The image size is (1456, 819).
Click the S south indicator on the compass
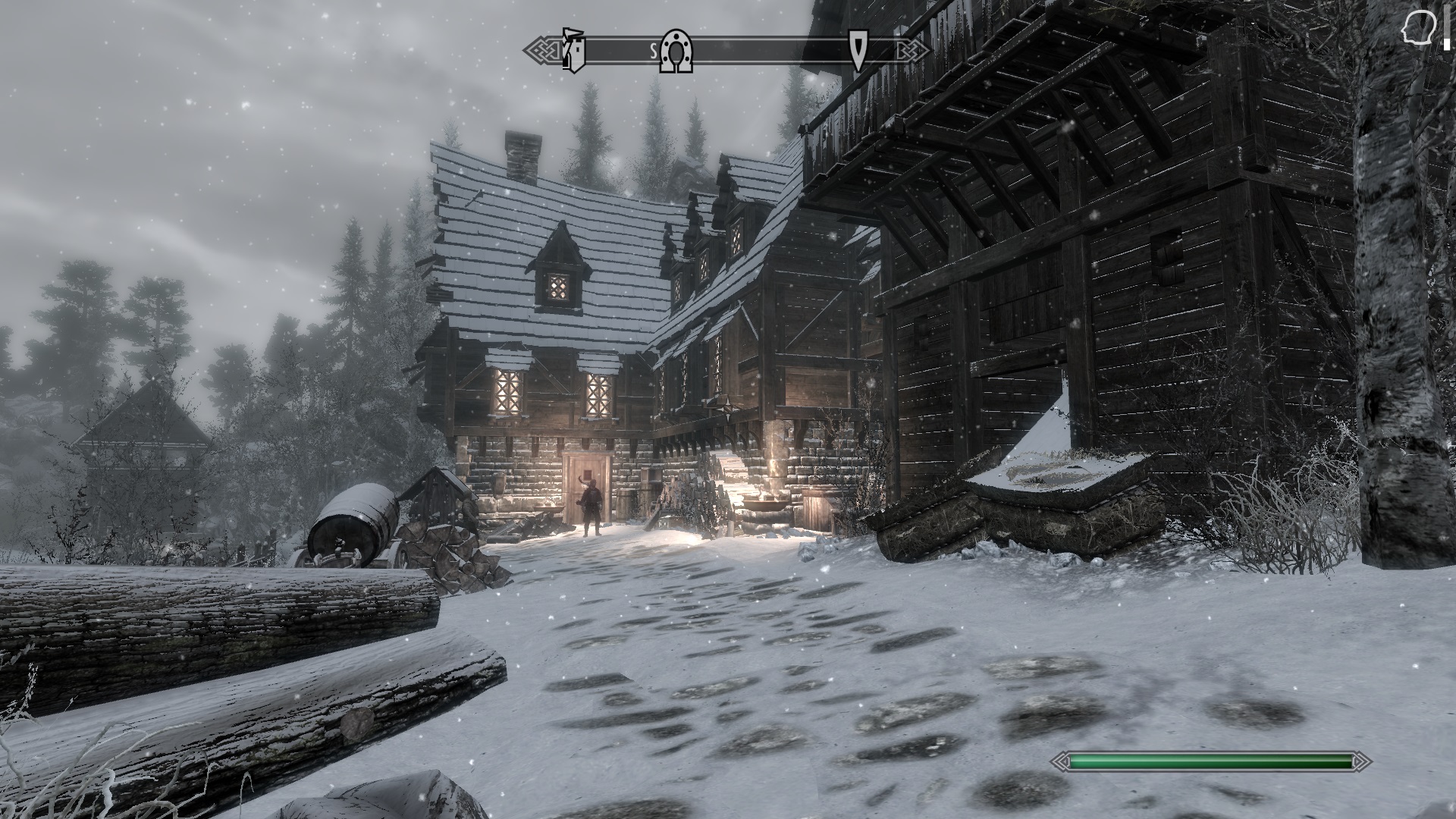click(653, 49)
